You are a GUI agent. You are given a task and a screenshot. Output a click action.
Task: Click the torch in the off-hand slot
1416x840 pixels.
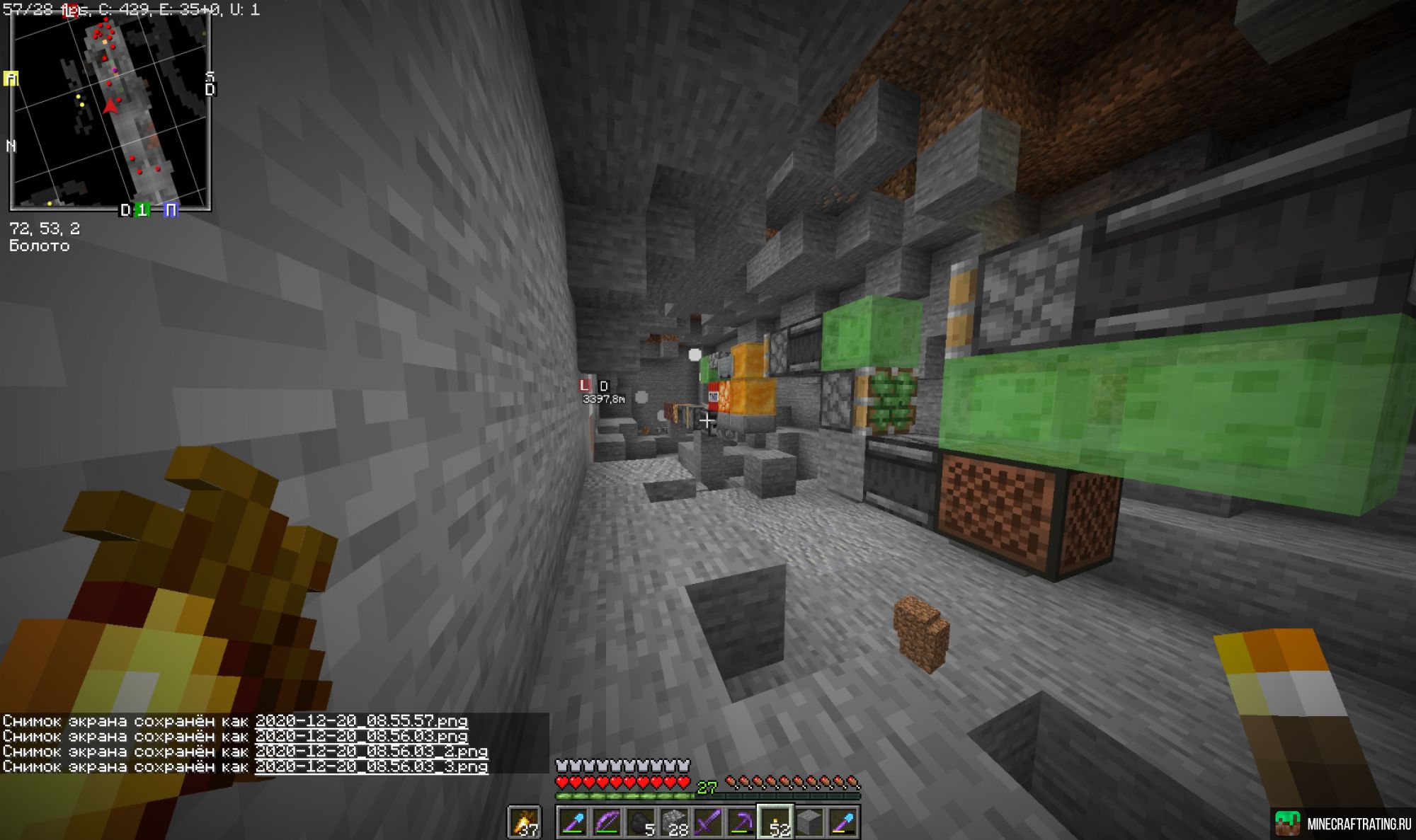point(524,821)
